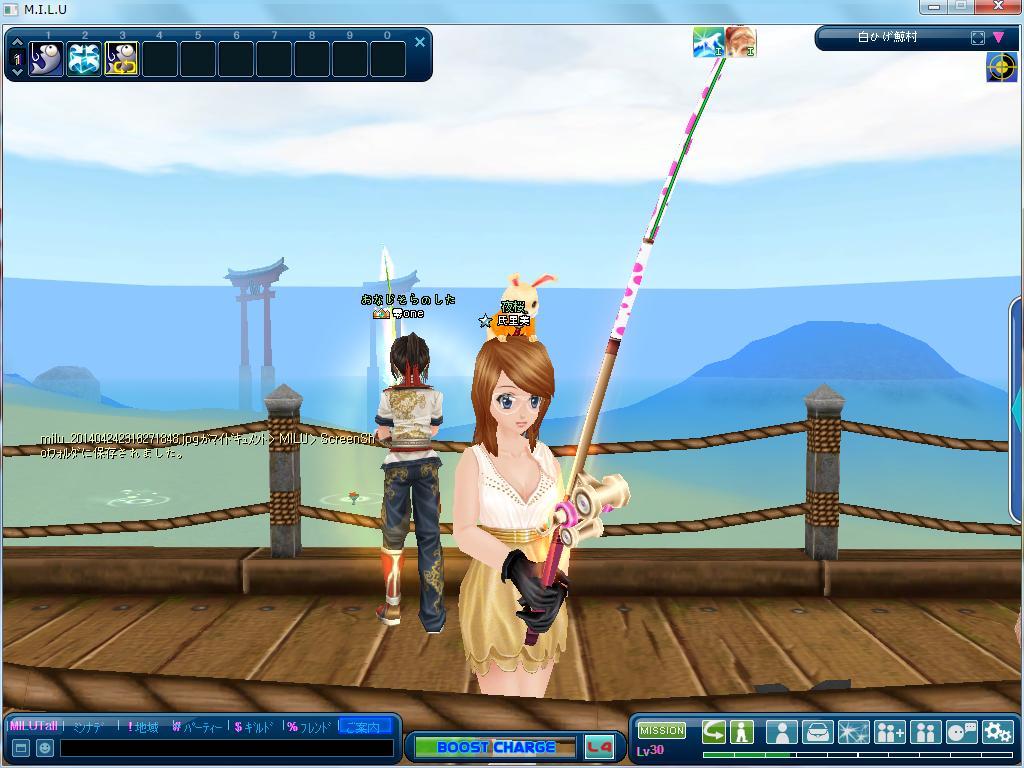The width and height of the screenshot is (1024, 768).
Task: Activate the ice crystal skill in slot 2
Action: coord(84,59)
